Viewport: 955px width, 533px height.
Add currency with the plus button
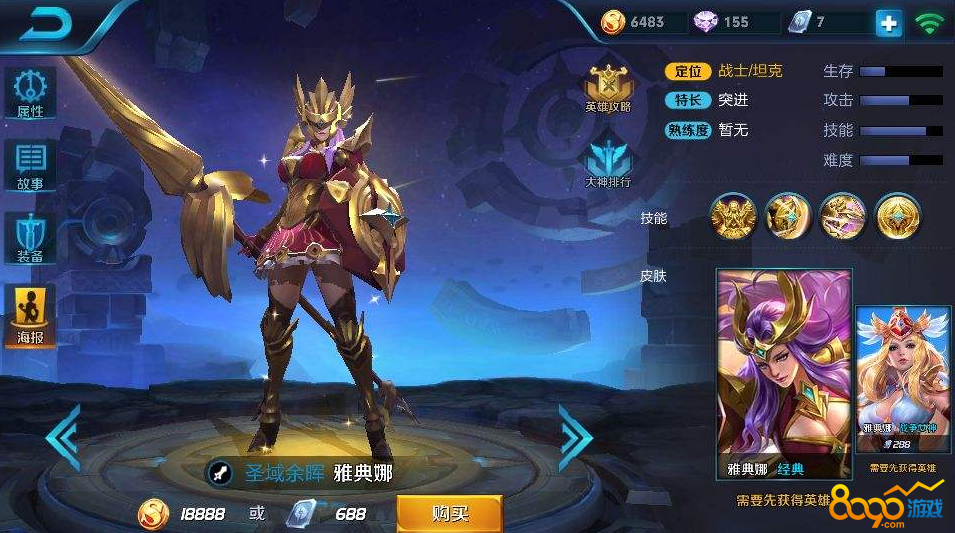[x=887, y=23]
